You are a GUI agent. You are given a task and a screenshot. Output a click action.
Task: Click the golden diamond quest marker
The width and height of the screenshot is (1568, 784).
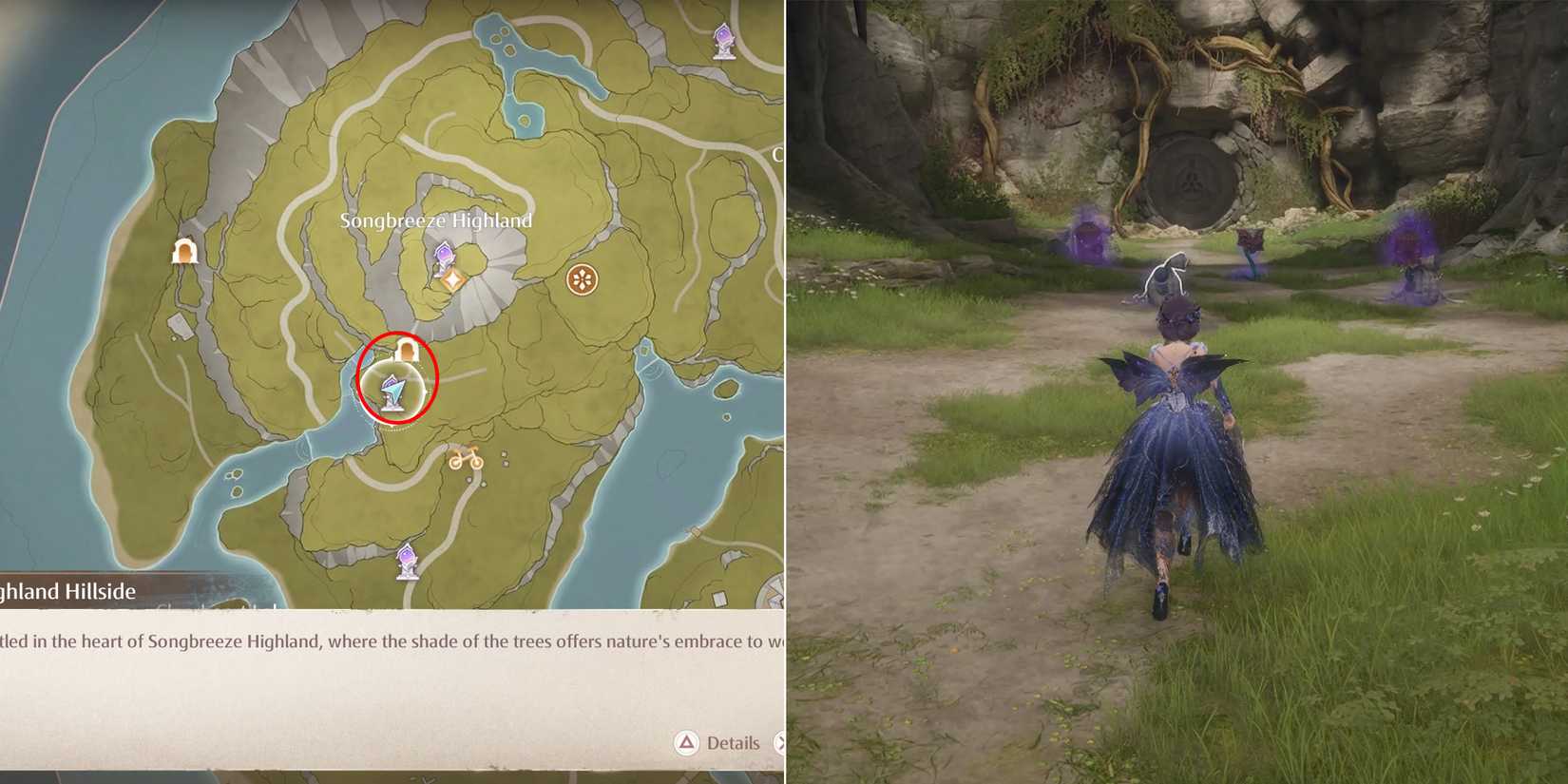point(454,278)
